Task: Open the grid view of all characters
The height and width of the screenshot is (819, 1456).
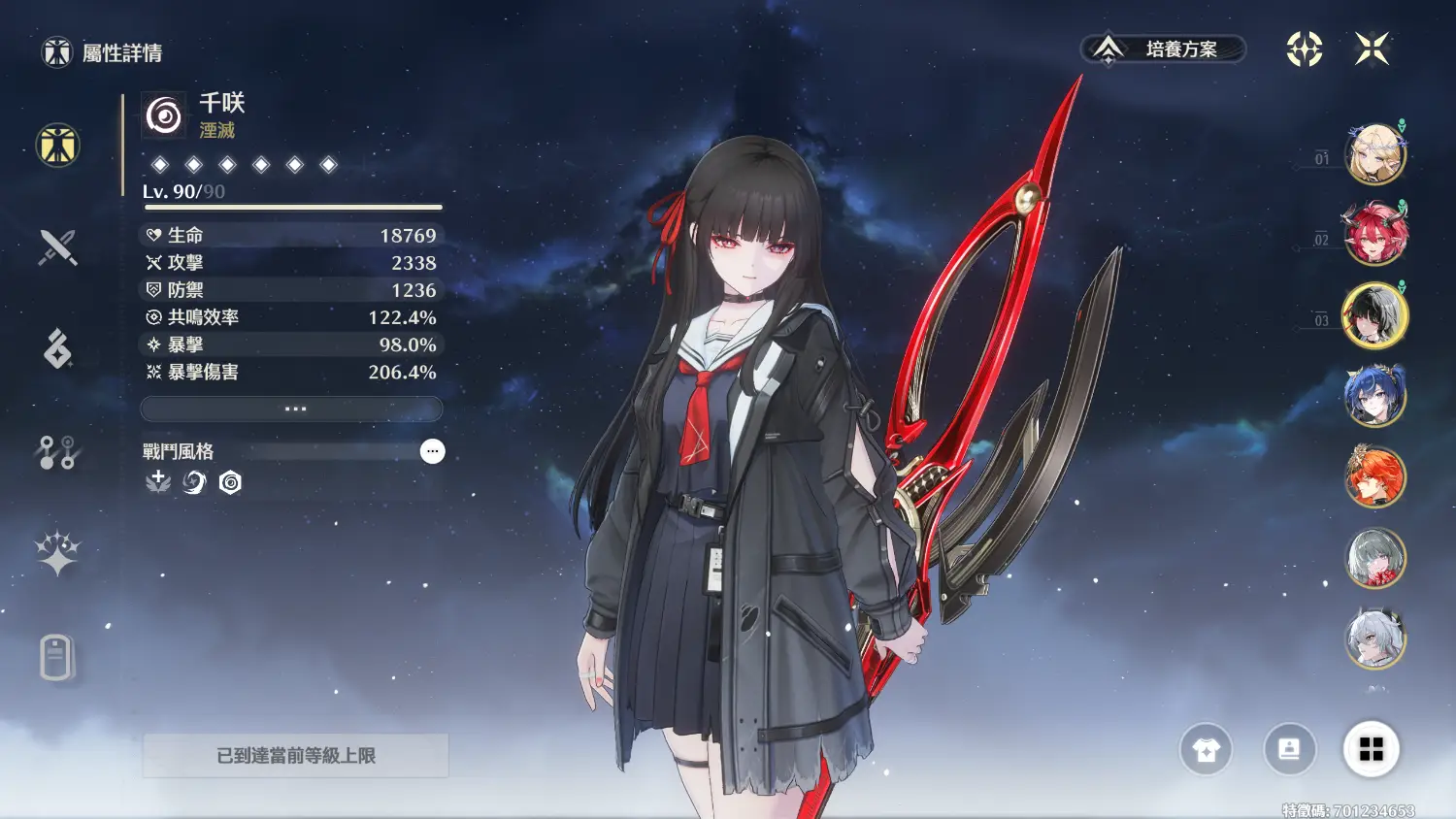Action: [x=1371, y=749]
